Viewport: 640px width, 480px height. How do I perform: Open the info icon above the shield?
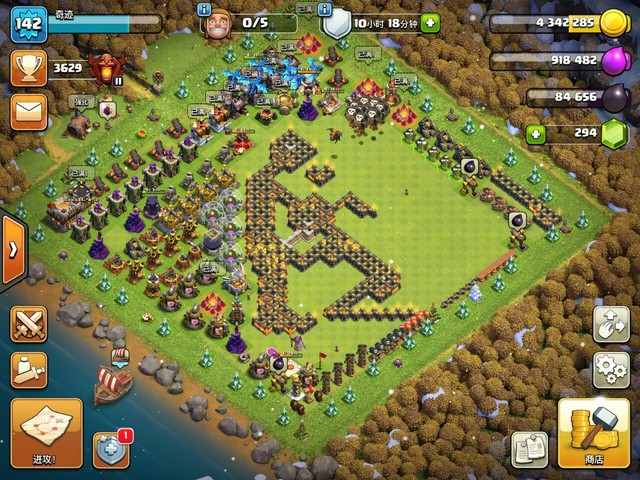[x=328, y=9]
